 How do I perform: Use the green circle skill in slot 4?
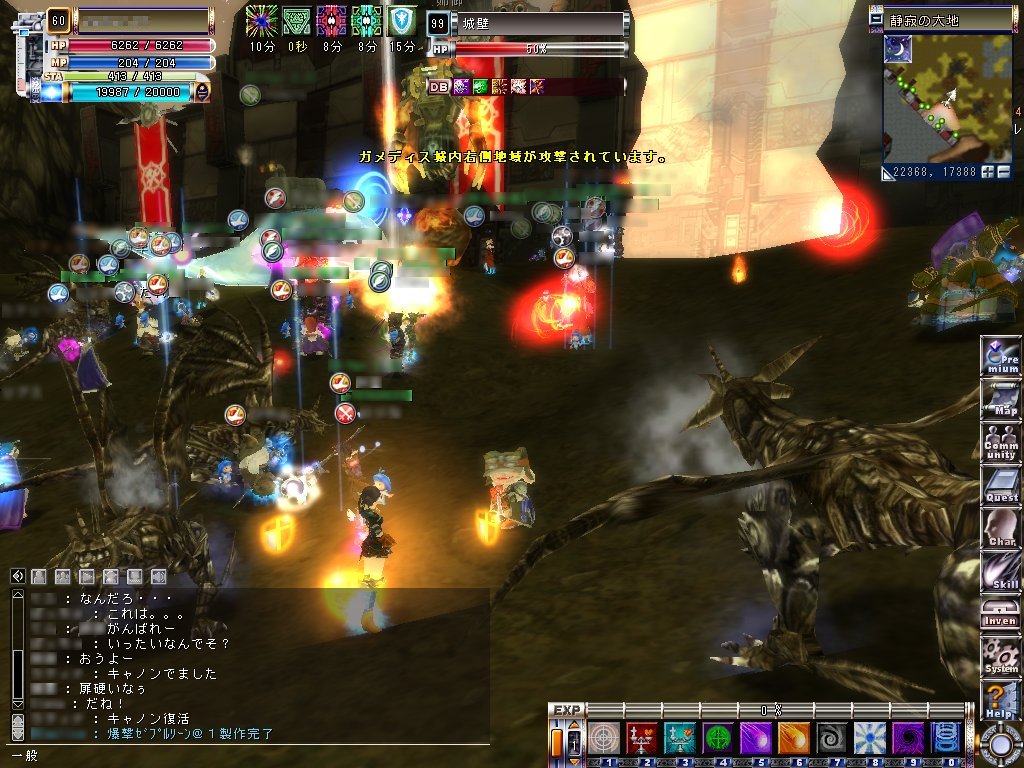(716, 738)
